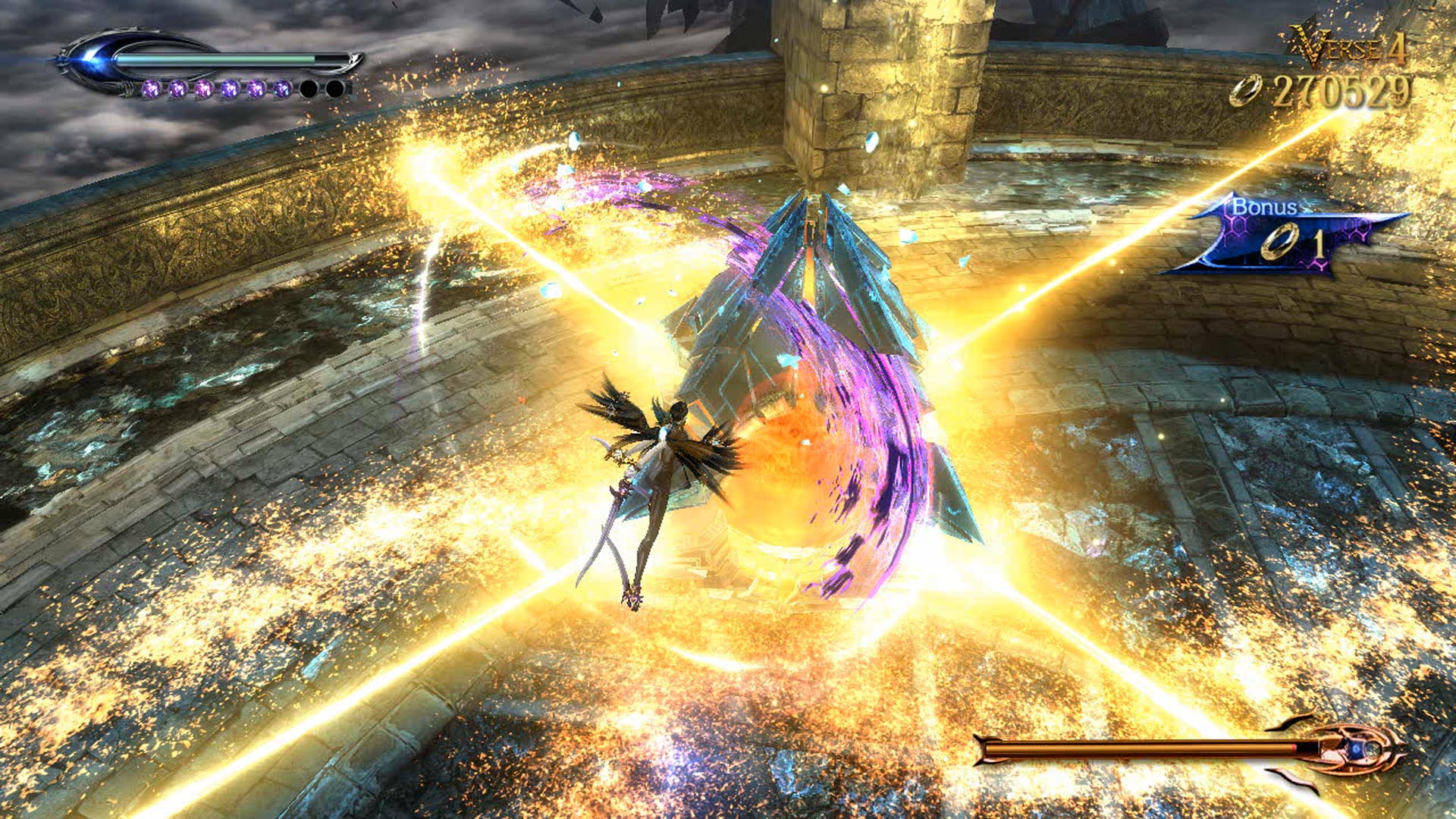Click the Bonus title text
The width and height of the screenshot is (1456, 819).
tap(1266, 207)
